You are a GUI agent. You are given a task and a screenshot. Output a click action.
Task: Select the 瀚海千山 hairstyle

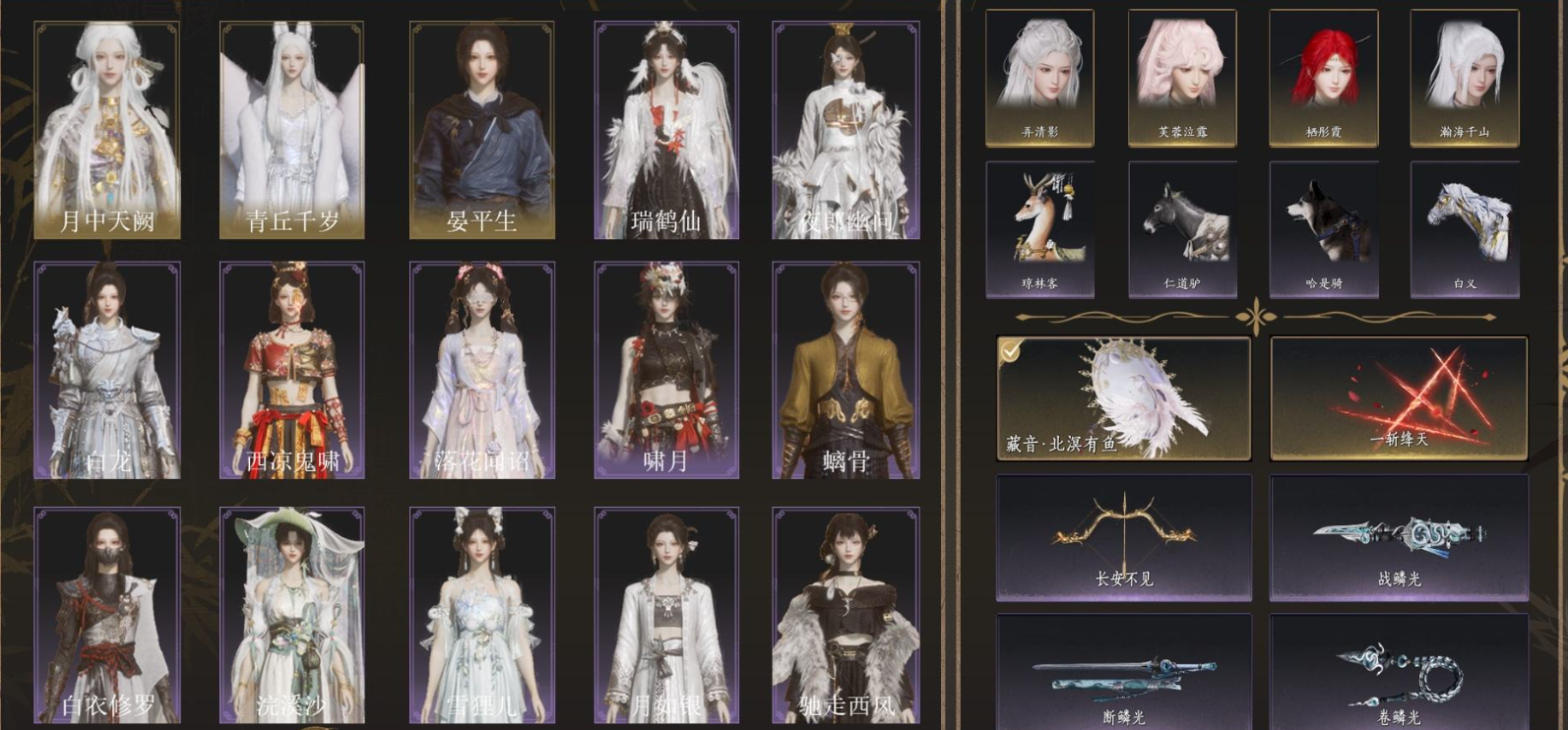point(1466,74)
